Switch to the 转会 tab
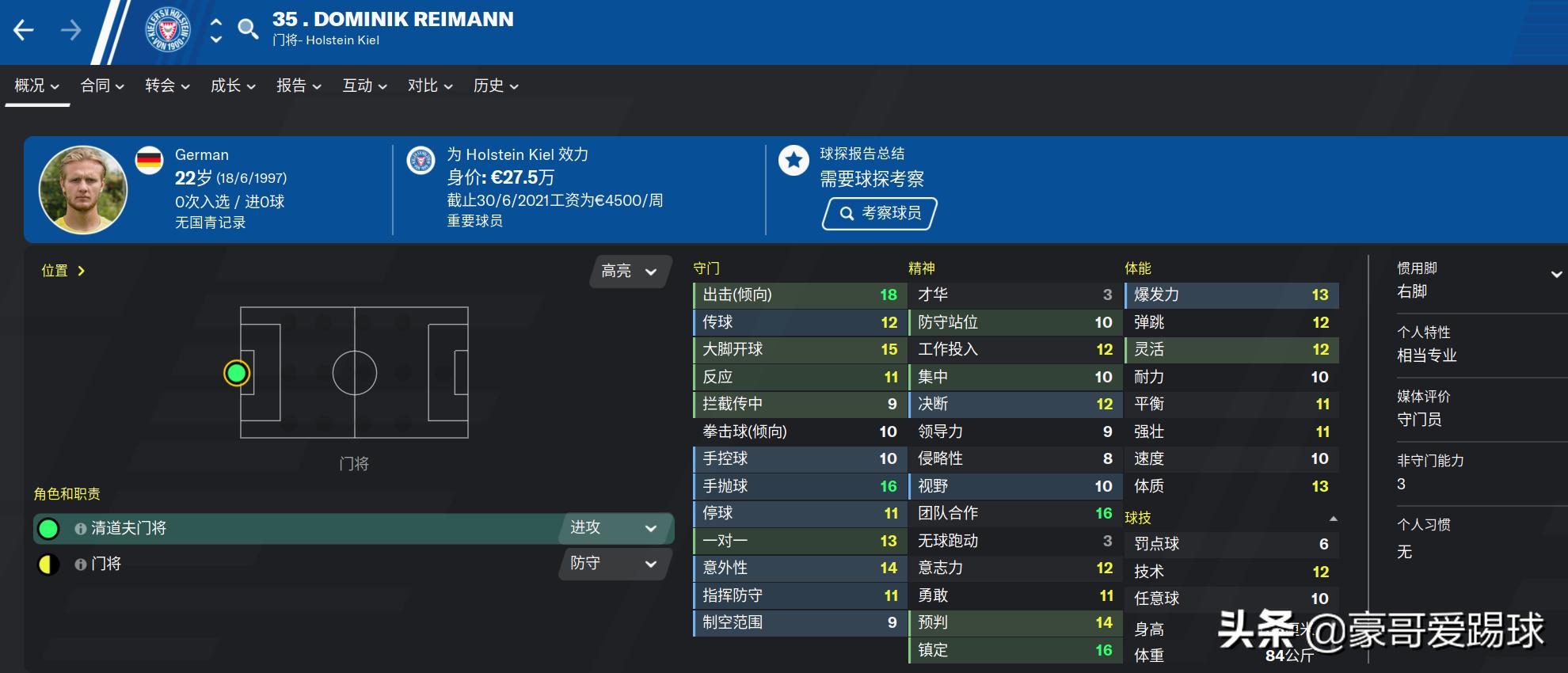Image resolution: width=1568 pixels, height=673 pixels. click(164, 86)
